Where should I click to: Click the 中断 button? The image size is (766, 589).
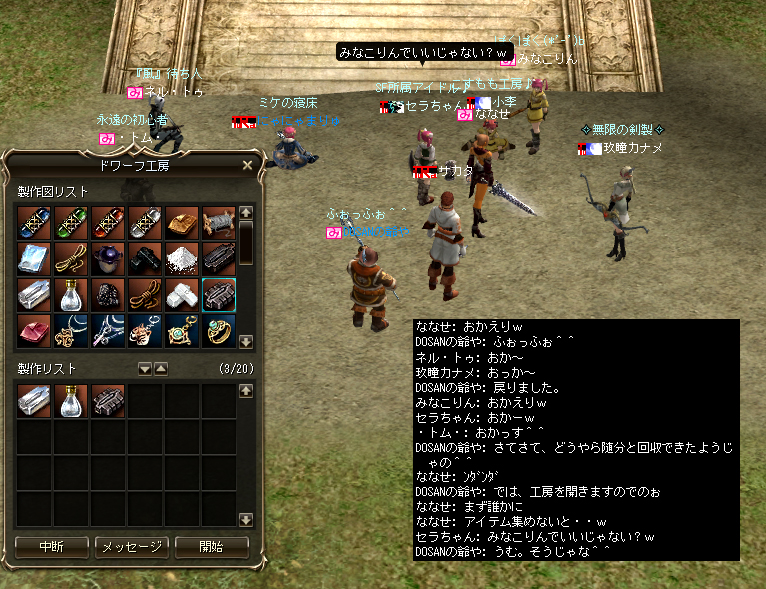52,547
